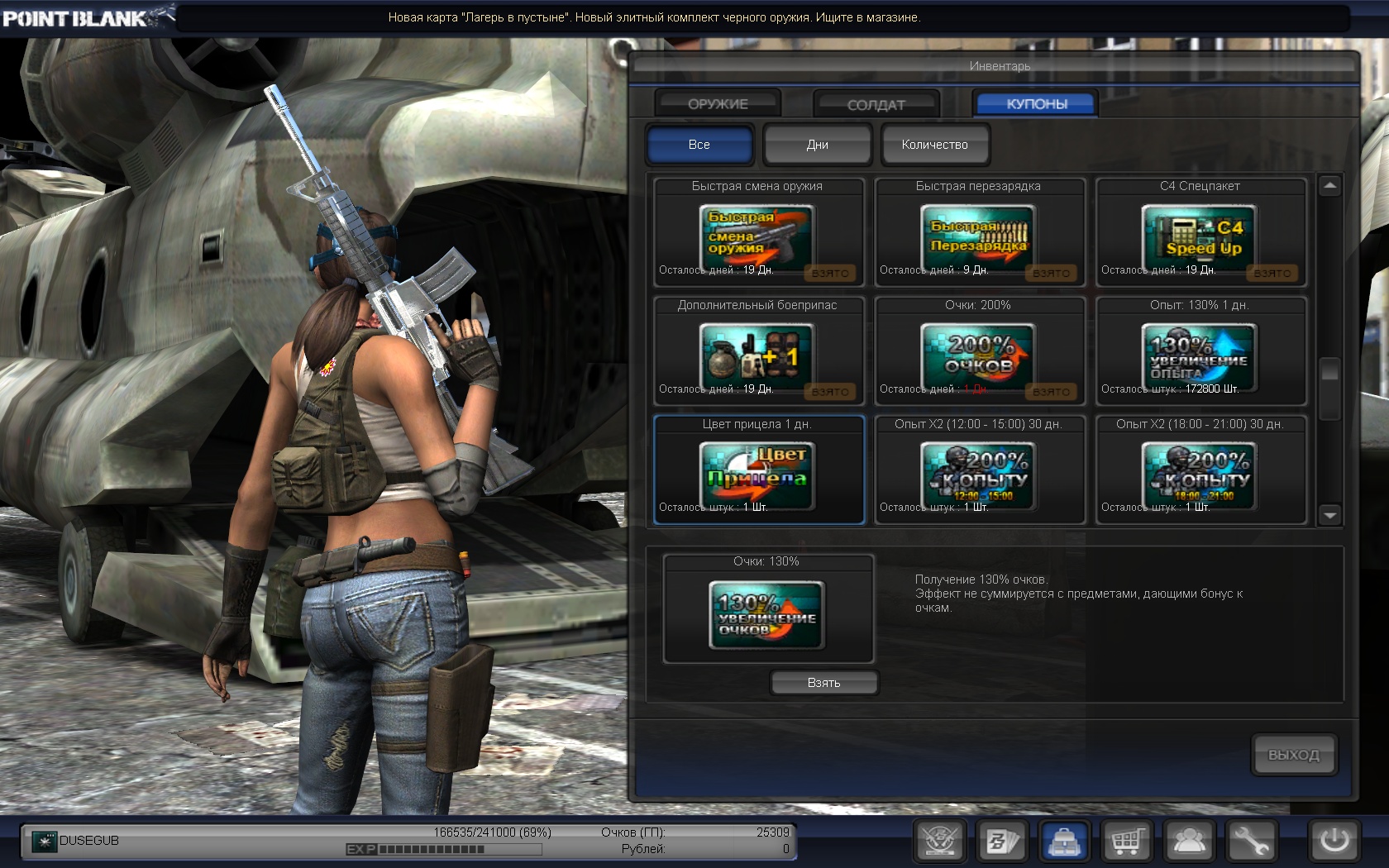
Task: Switch to the ОРУЖИЕ tab
Action: point(718,104)
